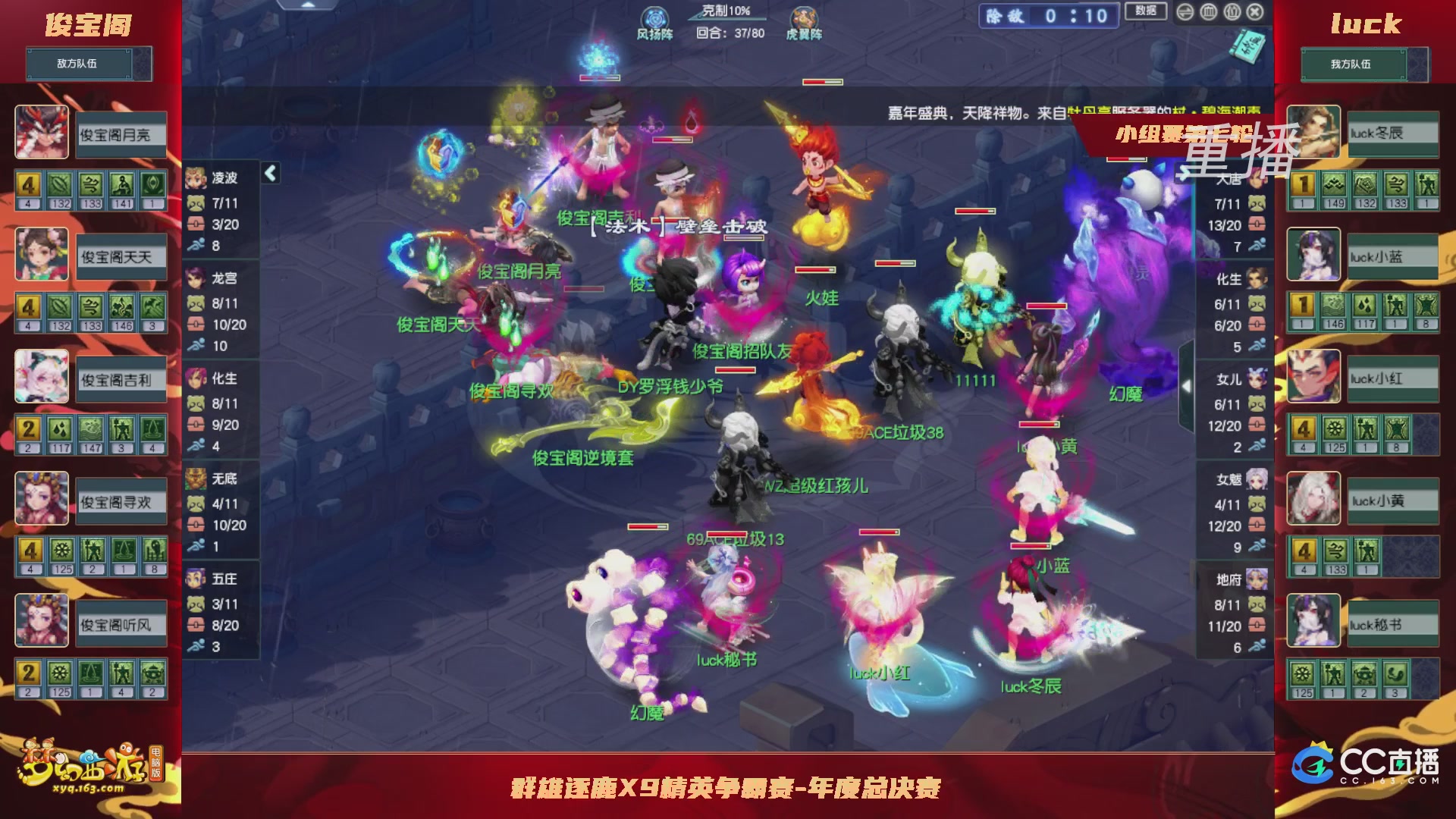Click the drum-shaped circular icon in top-right toolbar
The width and height of the screenshot is (1456, 819).
(x=1208, y=12)
